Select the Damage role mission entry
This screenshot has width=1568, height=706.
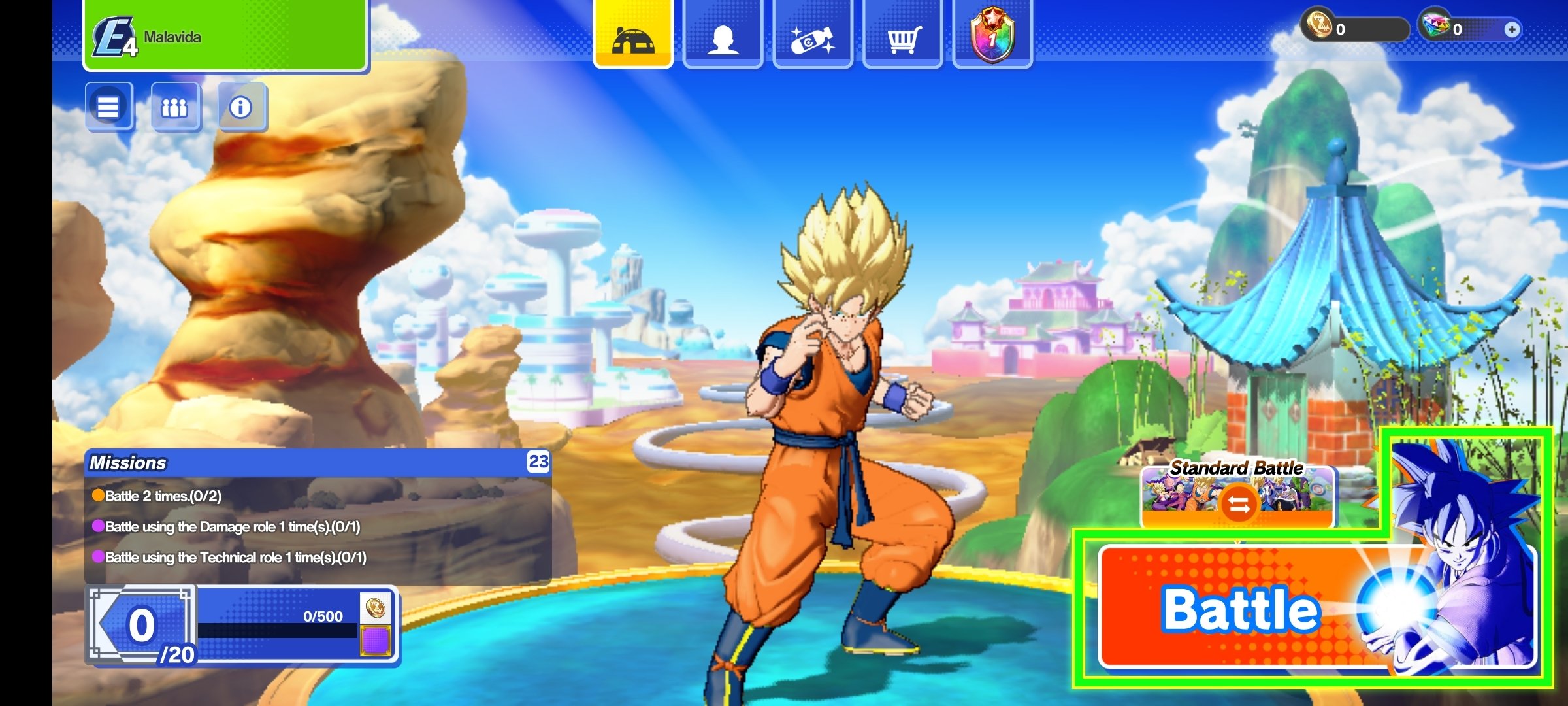pyautogui.click(x=232, y=527)
